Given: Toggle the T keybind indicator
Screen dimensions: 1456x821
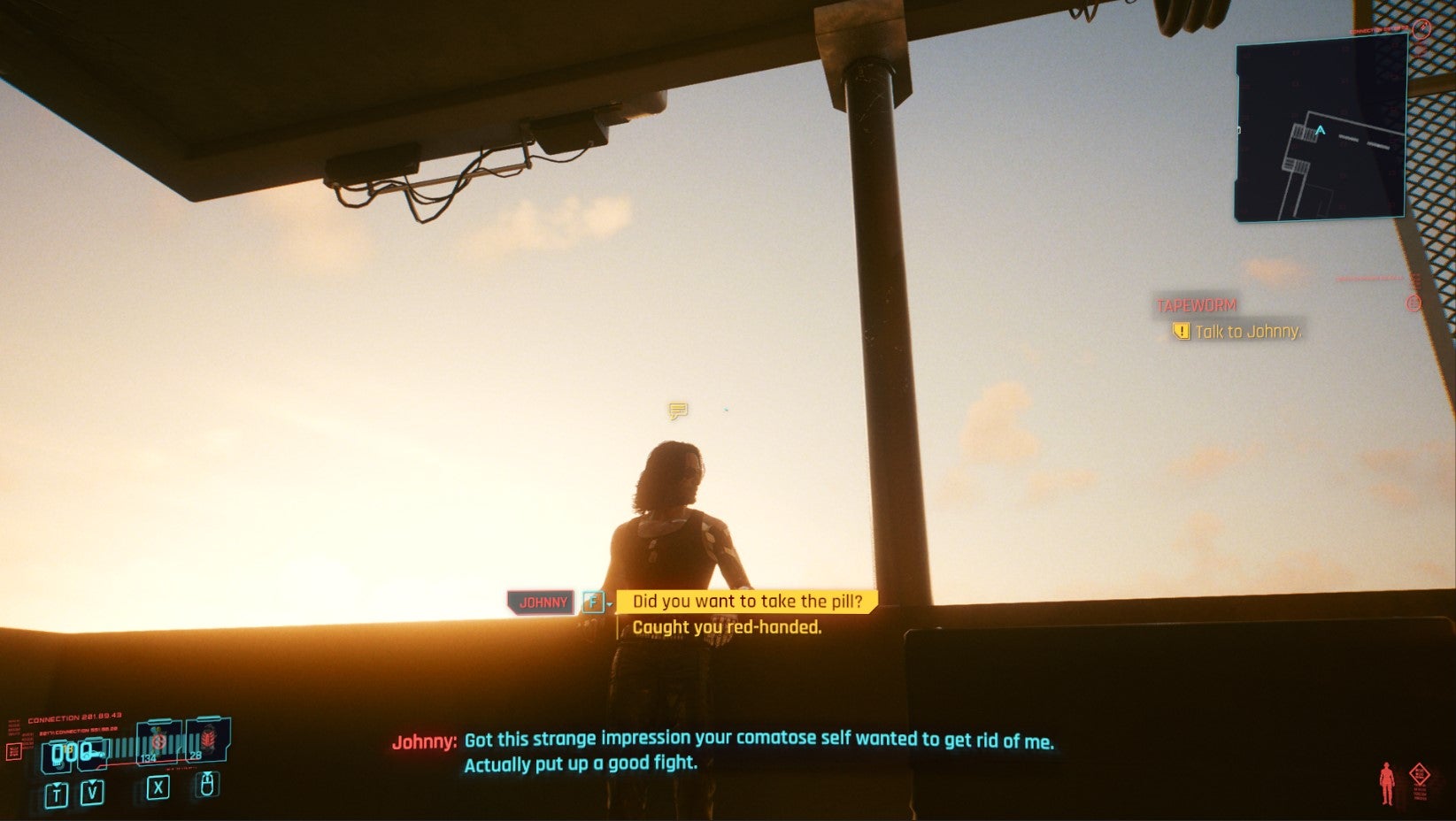Looking at the screenshot, I should (x=56, y=793).
